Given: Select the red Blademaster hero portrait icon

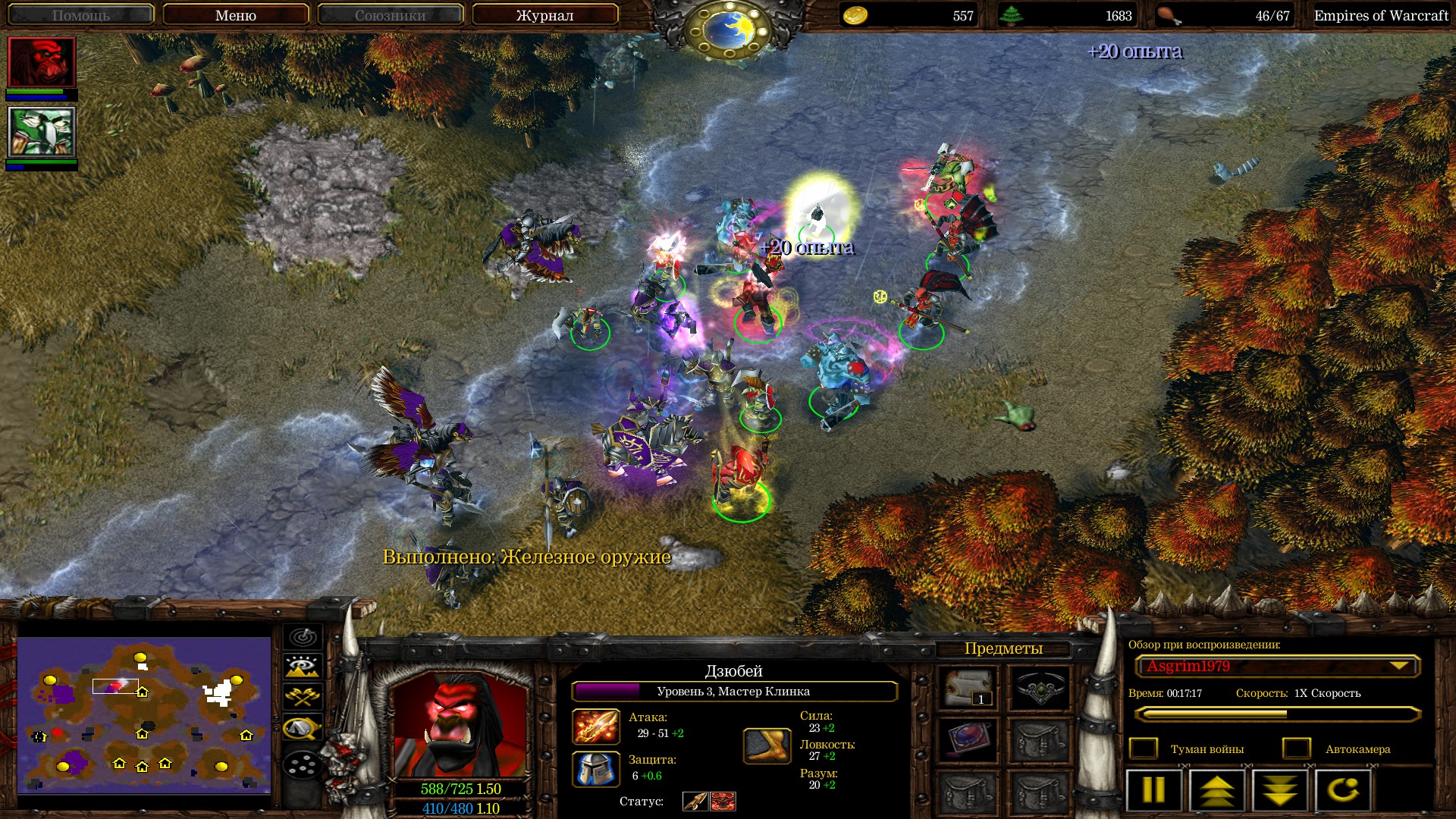Looking at the screenshot, I should [x=42, y=62].
